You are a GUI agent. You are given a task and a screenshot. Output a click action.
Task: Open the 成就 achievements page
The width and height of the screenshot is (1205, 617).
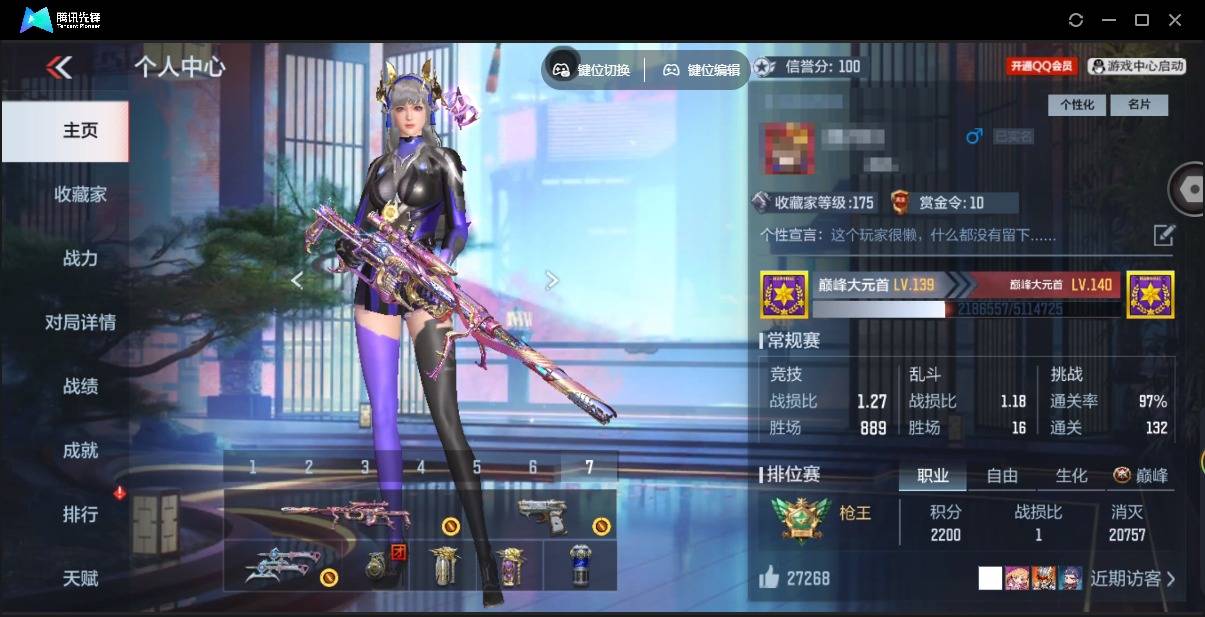click(80, 450)
